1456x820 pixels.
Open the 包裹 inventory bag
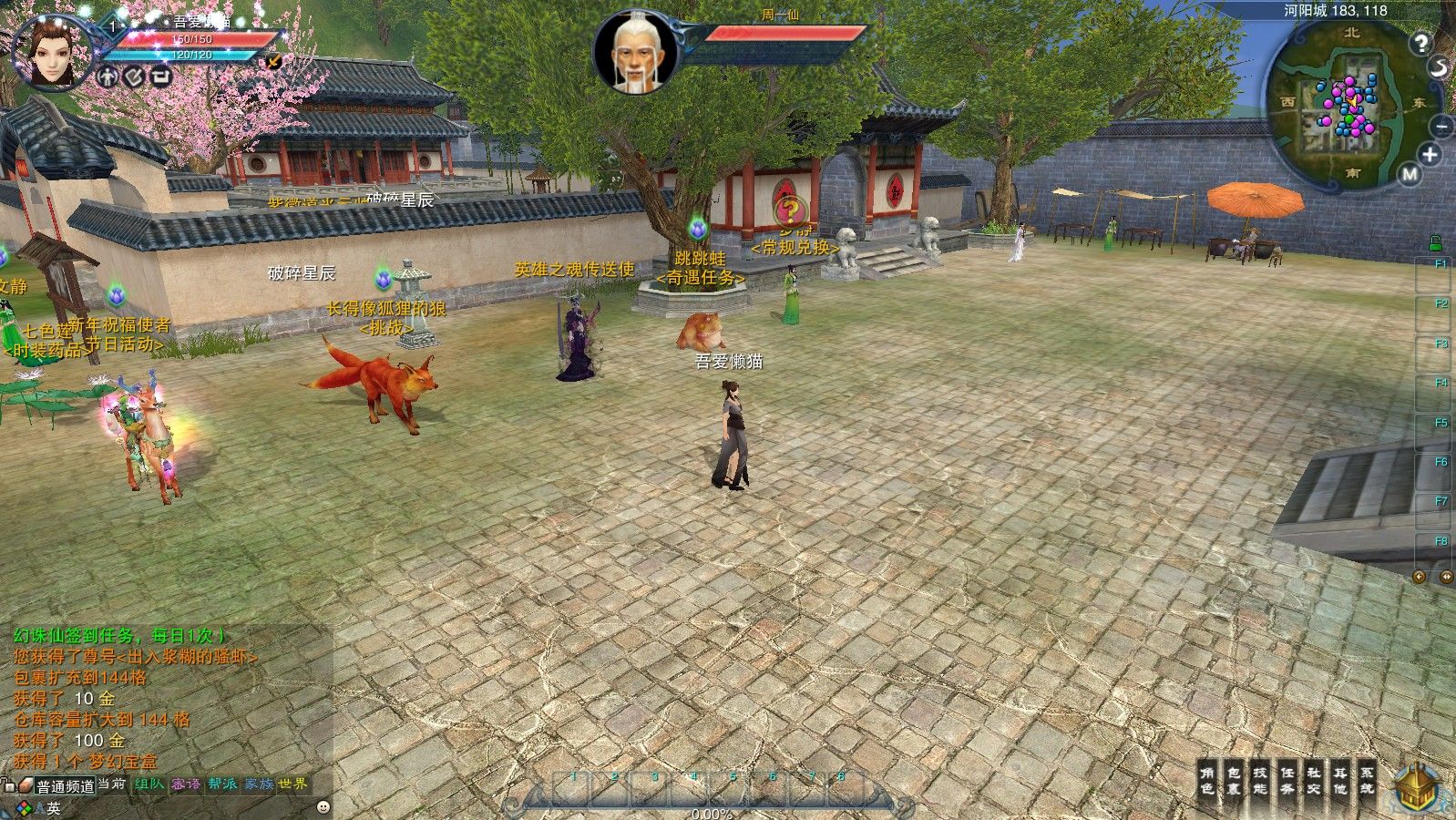pyautogui.click(x=1234, y=781)
